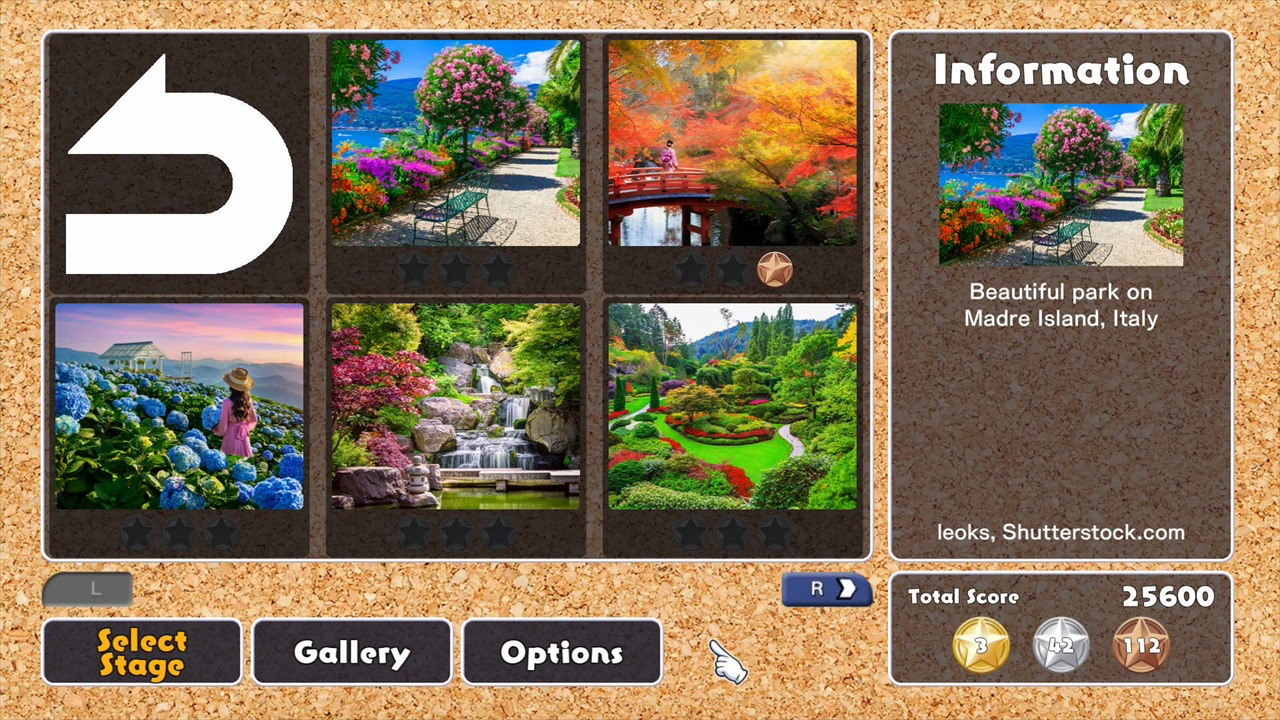
Task: Click the back return arrow icon
Action: [x=178, y=165]
